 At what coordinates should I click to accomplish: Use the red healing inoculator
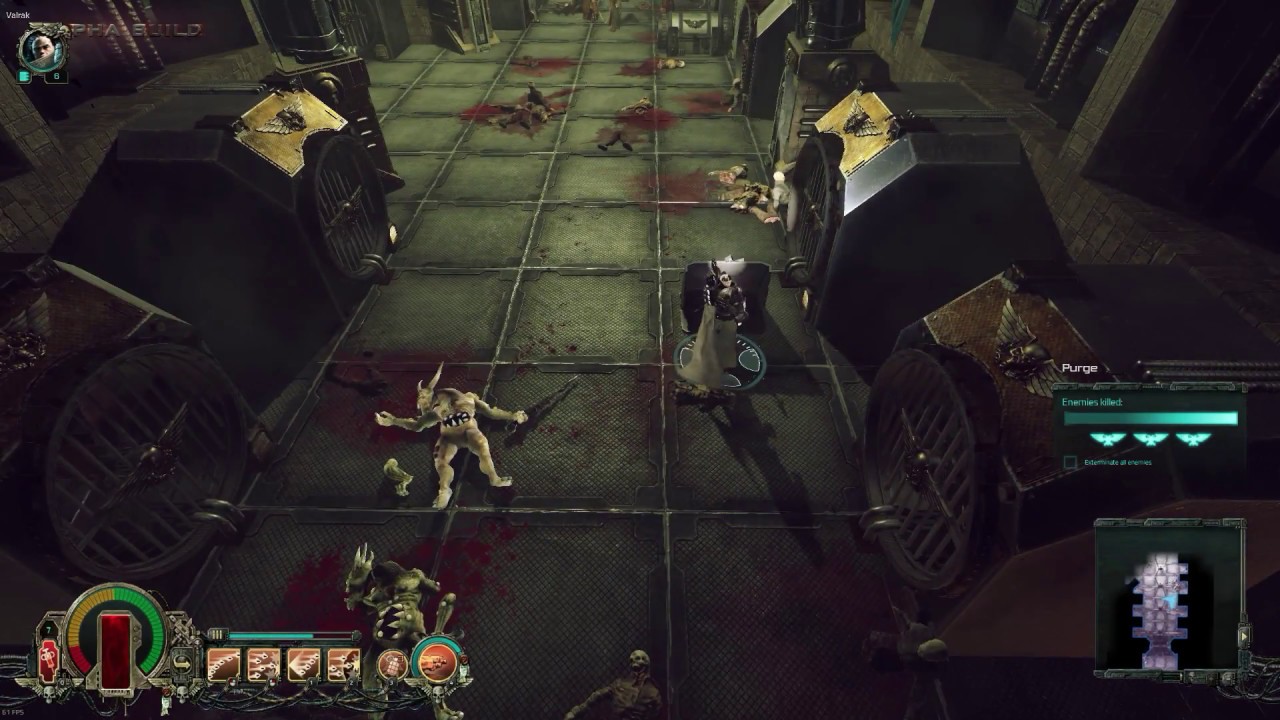[x=47, y=661]
